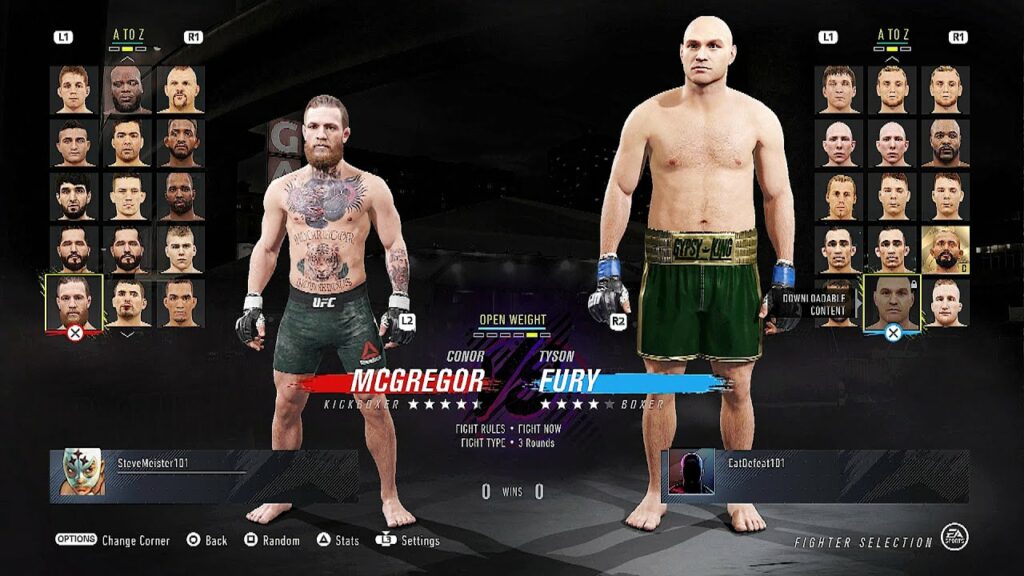1024x576 pixels.
Task: Select the OPEN WEIGHT class indicator
Action: click(x=511, y=322)
